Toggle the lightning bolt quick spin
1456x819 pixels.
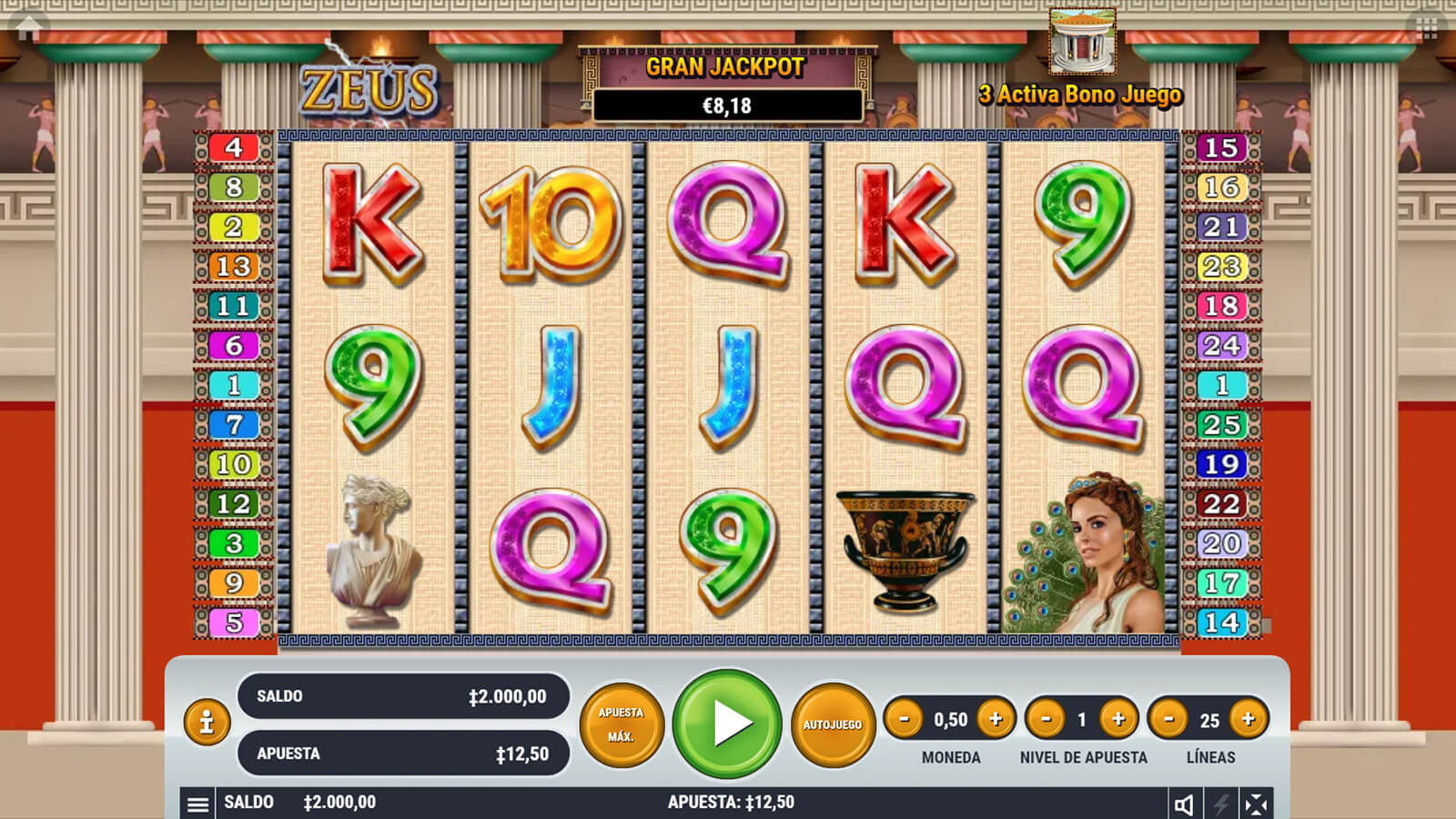tap(1220, 804)
